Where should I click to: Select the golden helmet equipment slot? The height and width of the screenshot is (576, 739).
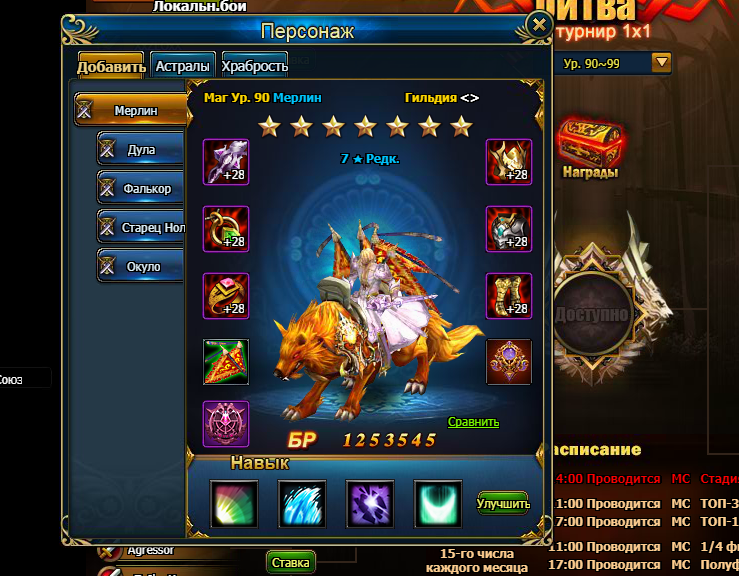508,162
